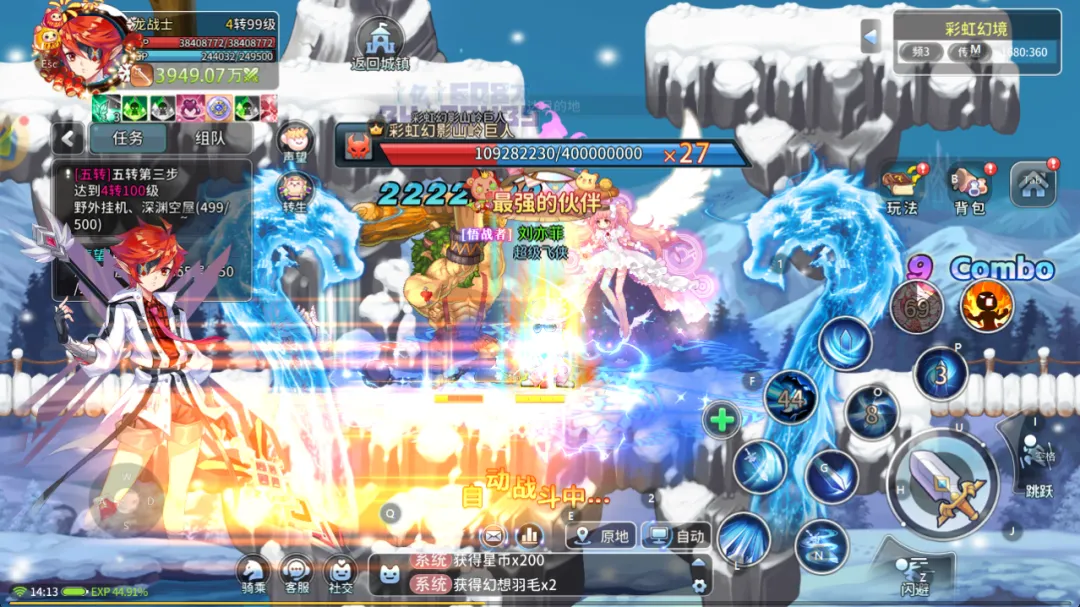Return to town via 返回城镇
This screenshot has width=1080, height=607.
pyautogui.click(x=380, y=44)
